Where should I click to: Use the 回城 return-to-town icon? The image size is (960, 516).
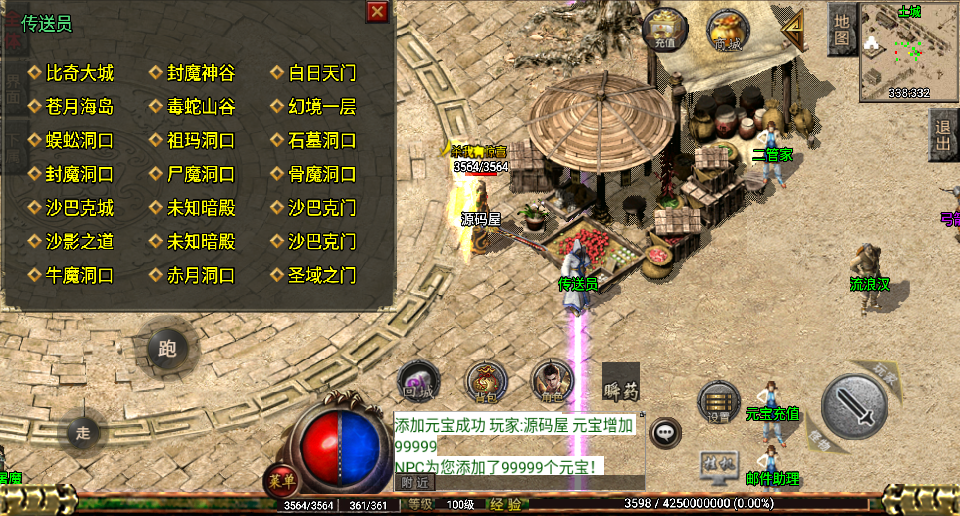click(419, 380)
